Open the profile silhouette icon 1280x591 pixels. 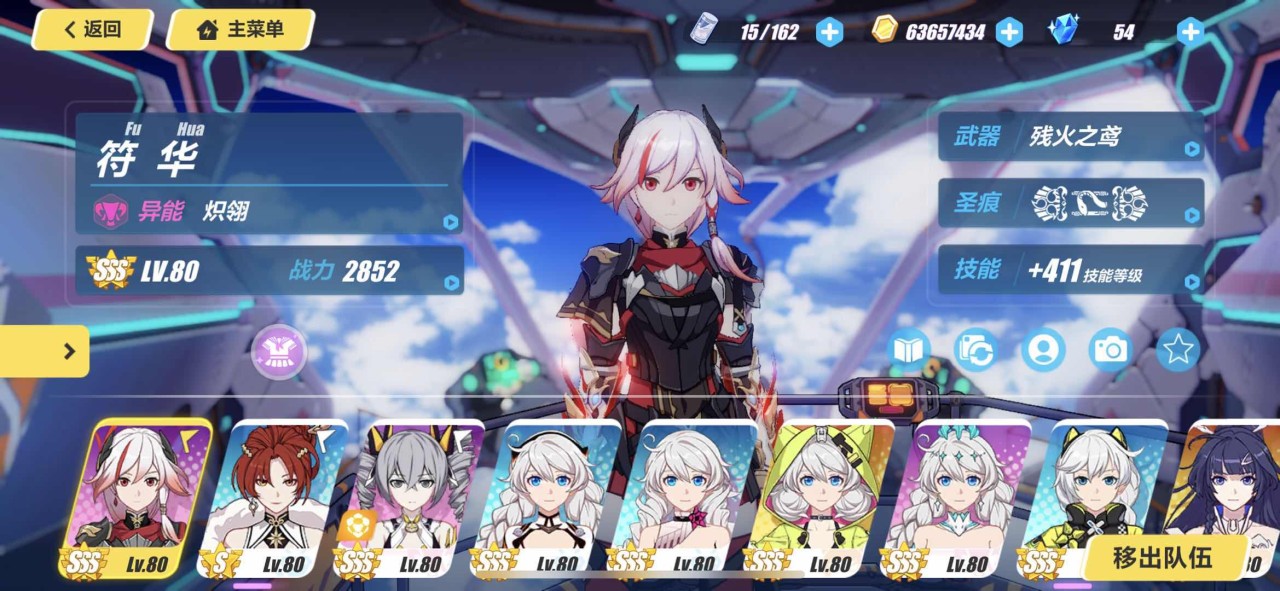(1043, 349)
